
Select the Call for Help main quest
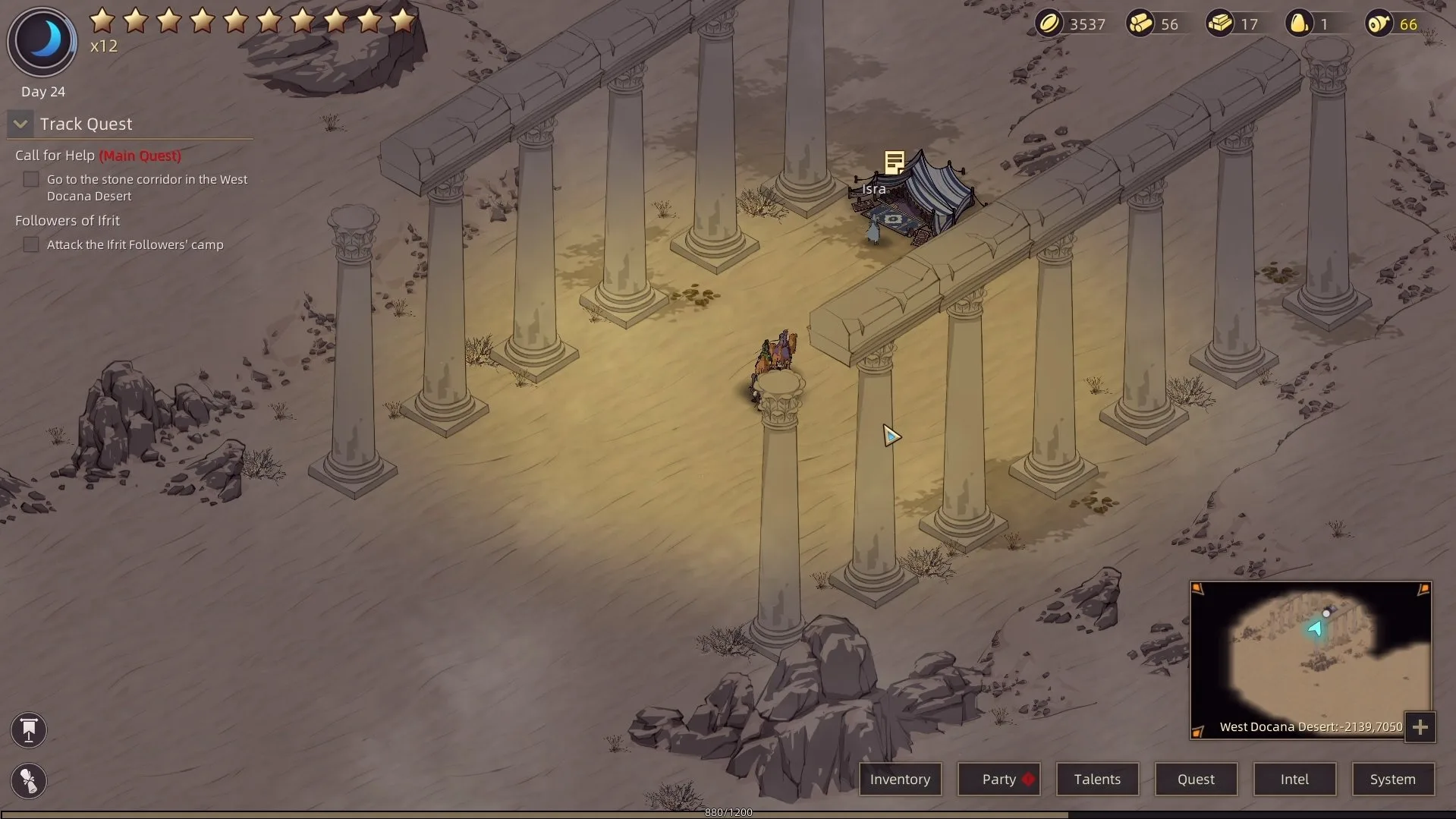(98, 156)
